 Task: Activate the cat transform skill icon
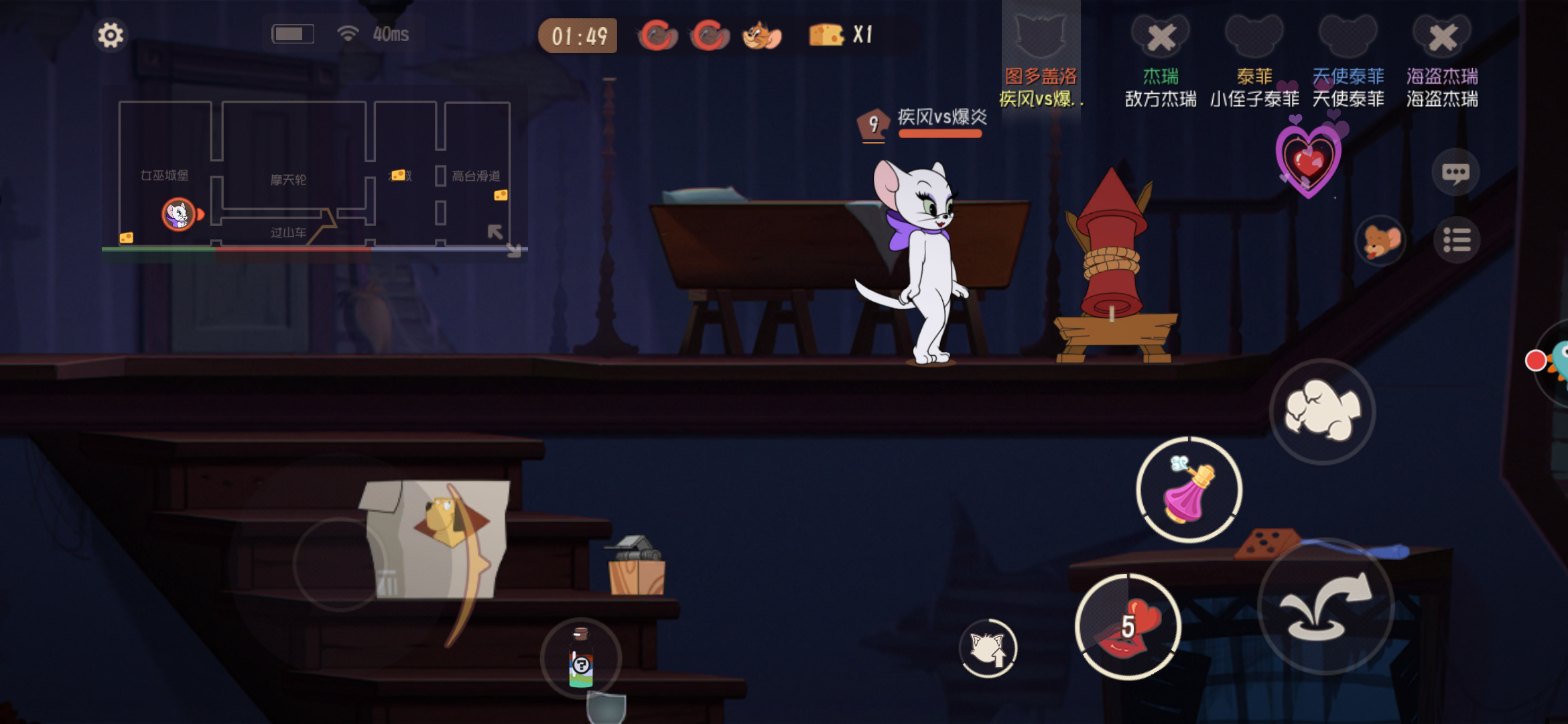988,648
